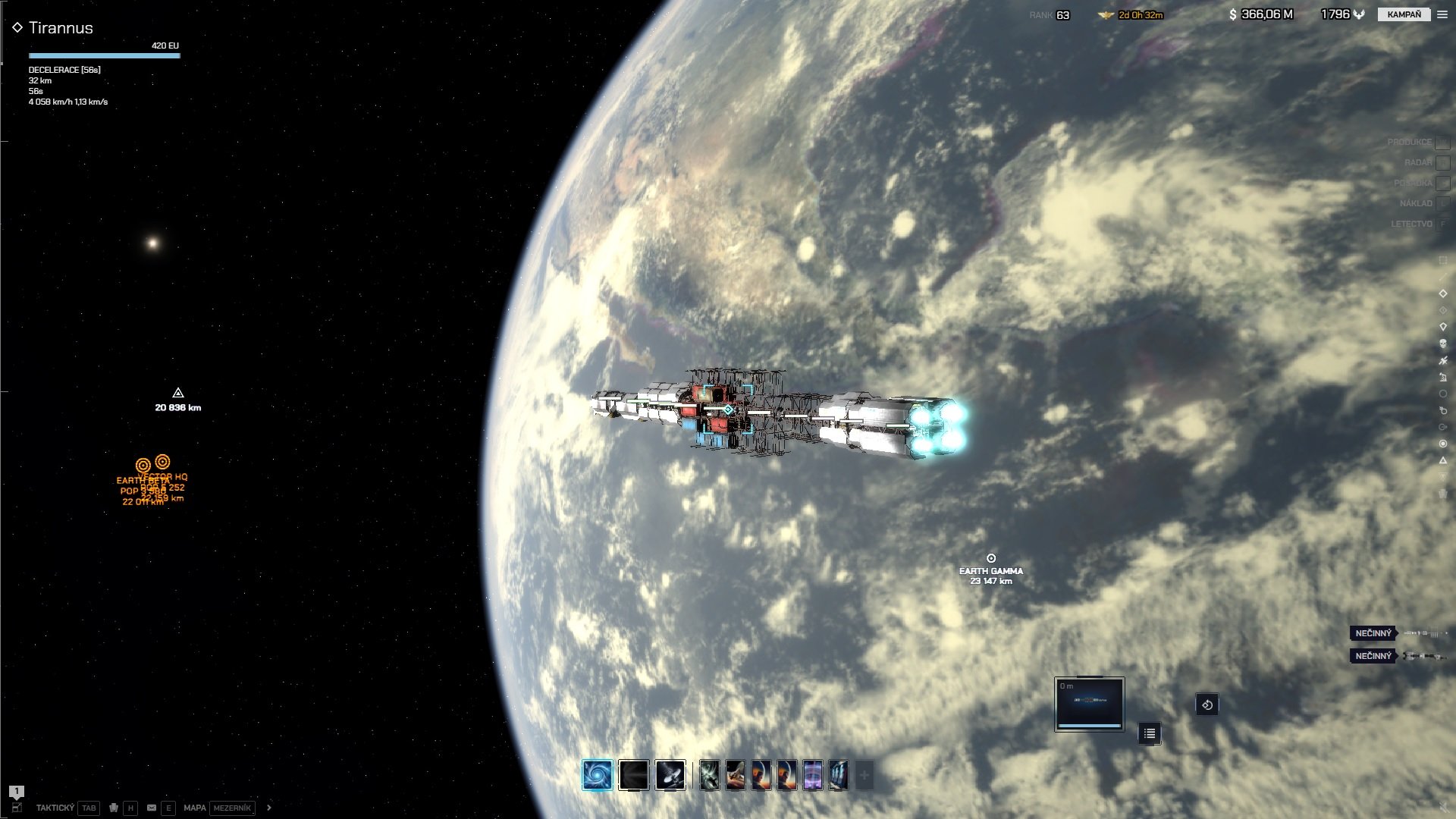This screenshot has width=1456, height=819.
Task: Click the KAMPAŇ button
Action: pos(1404,14)
